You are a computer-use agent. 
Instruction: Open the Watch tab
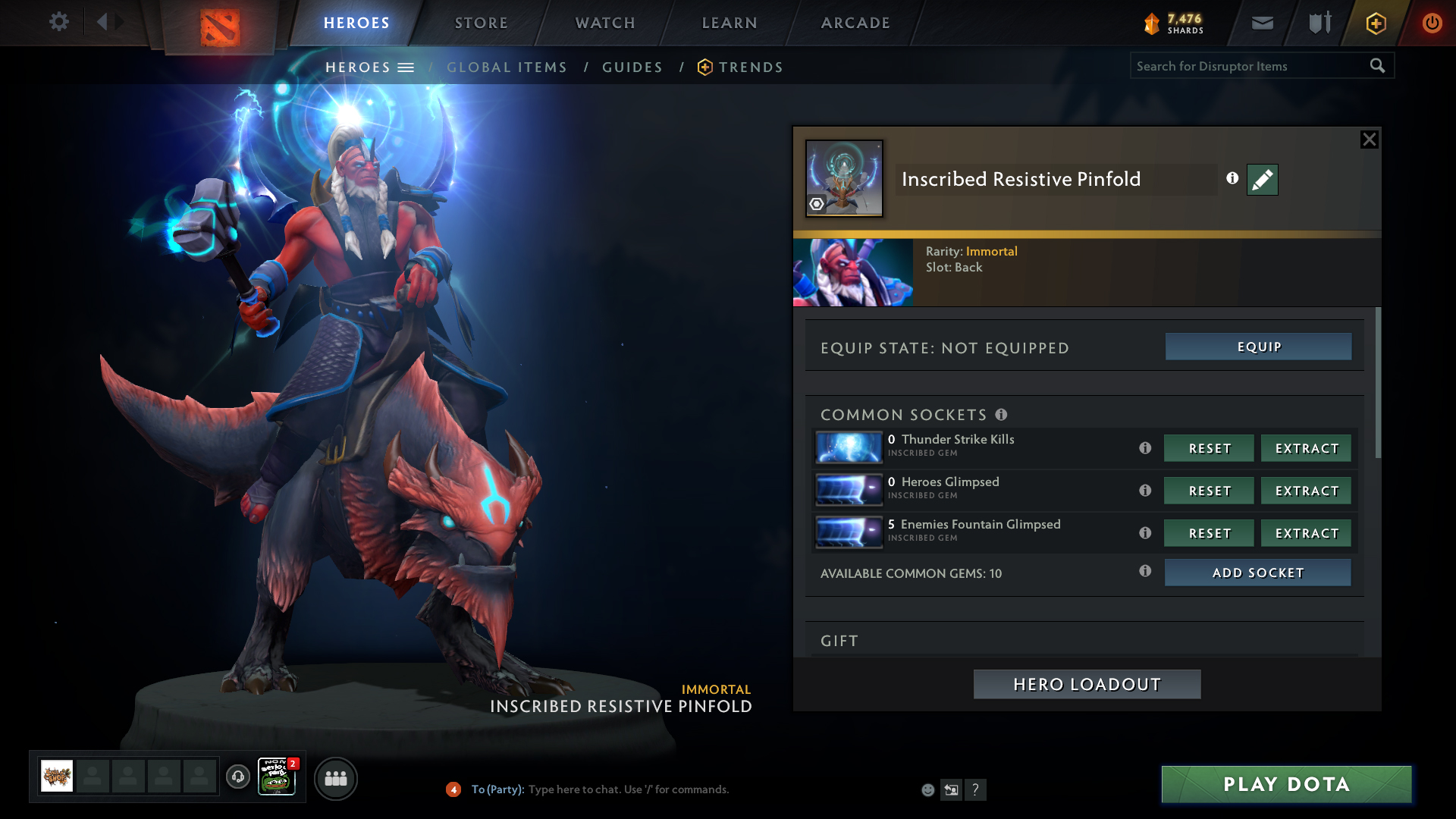tap(605, 23)
